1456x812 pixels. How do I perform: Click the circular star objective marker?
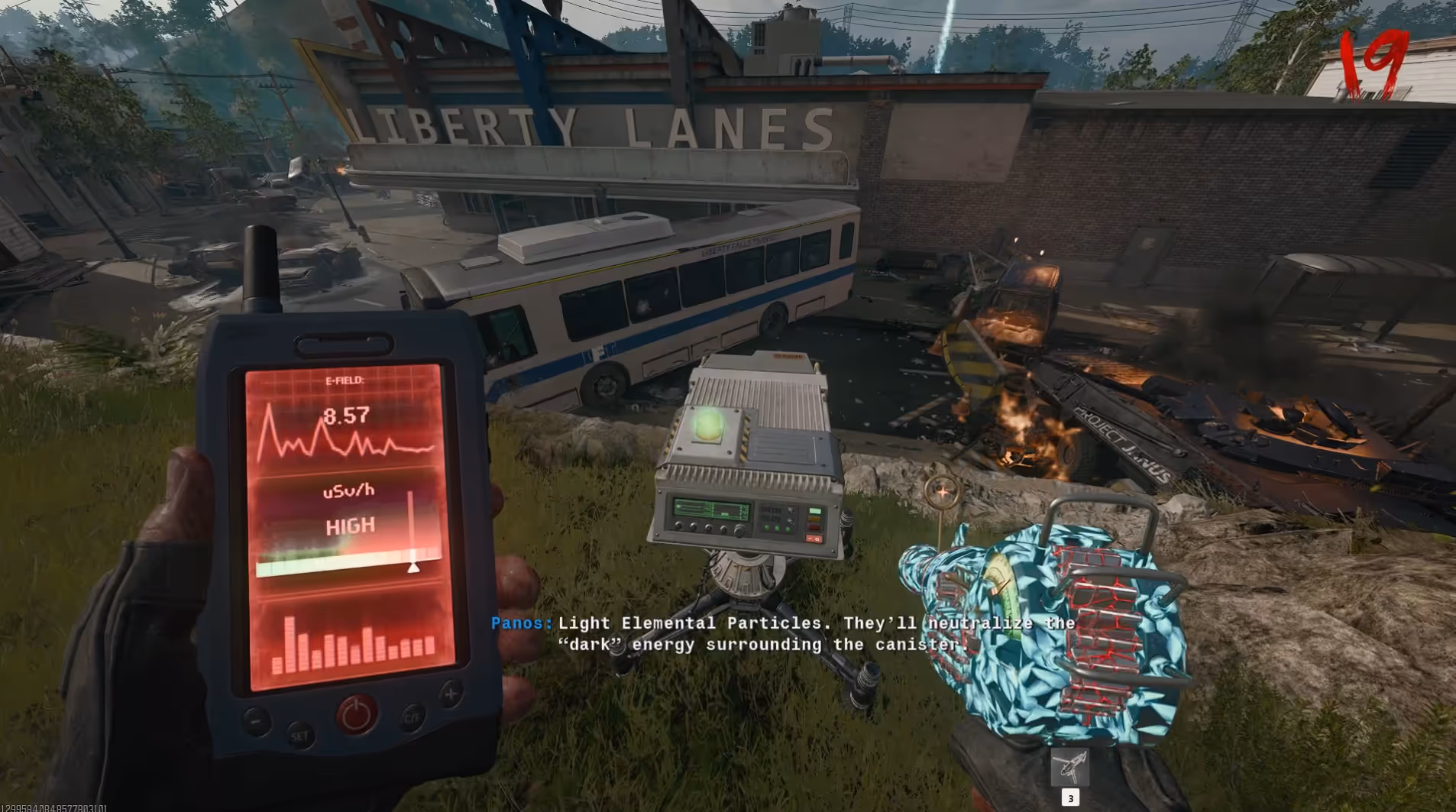click(x=942, y=493)
